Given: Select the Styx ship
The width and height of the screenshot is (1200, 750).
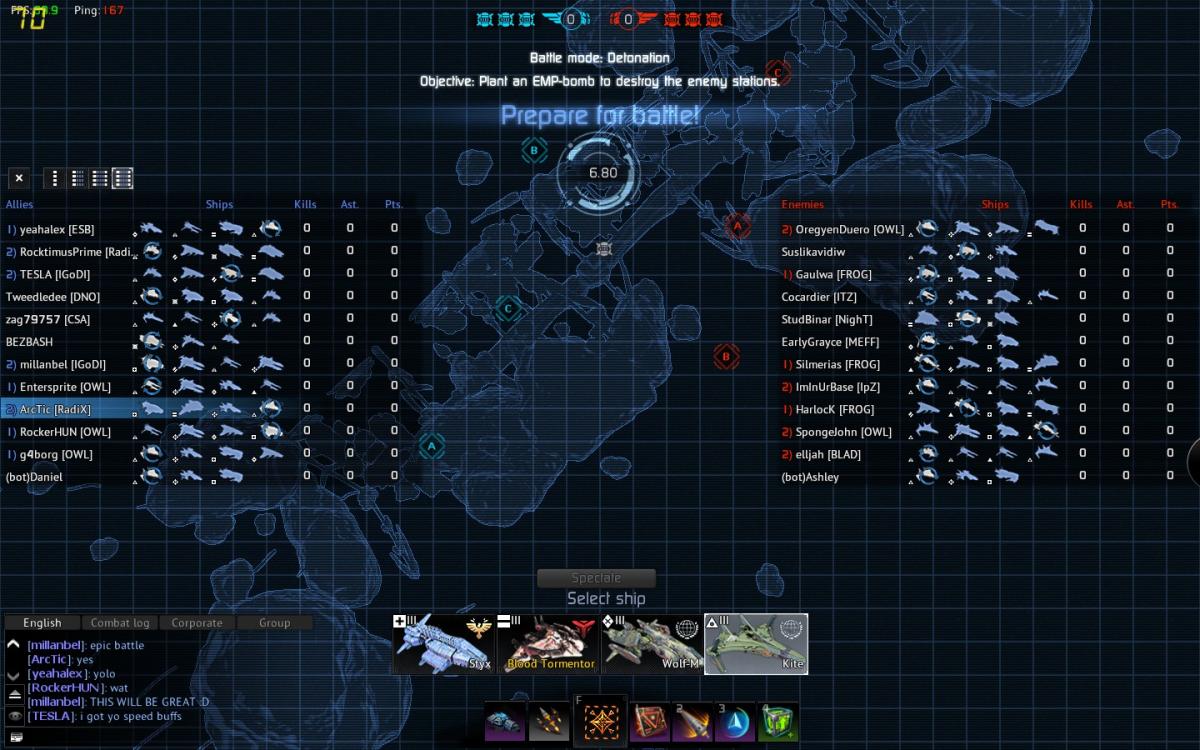Looking at the screenshot, I should click(443, 643).
